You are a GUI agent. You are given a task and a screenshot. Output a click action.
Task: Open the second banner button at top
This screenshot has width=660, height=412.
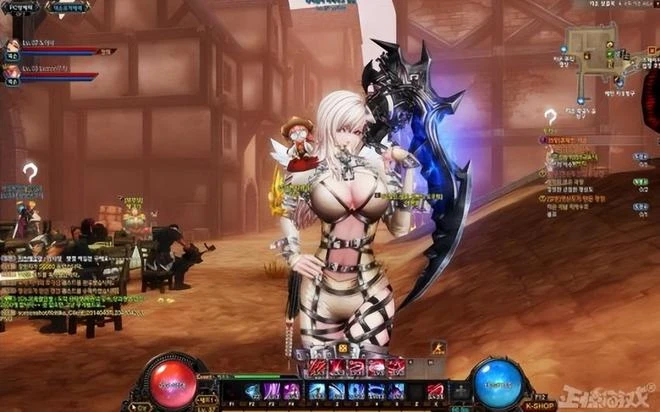click(x=68, y=7)
